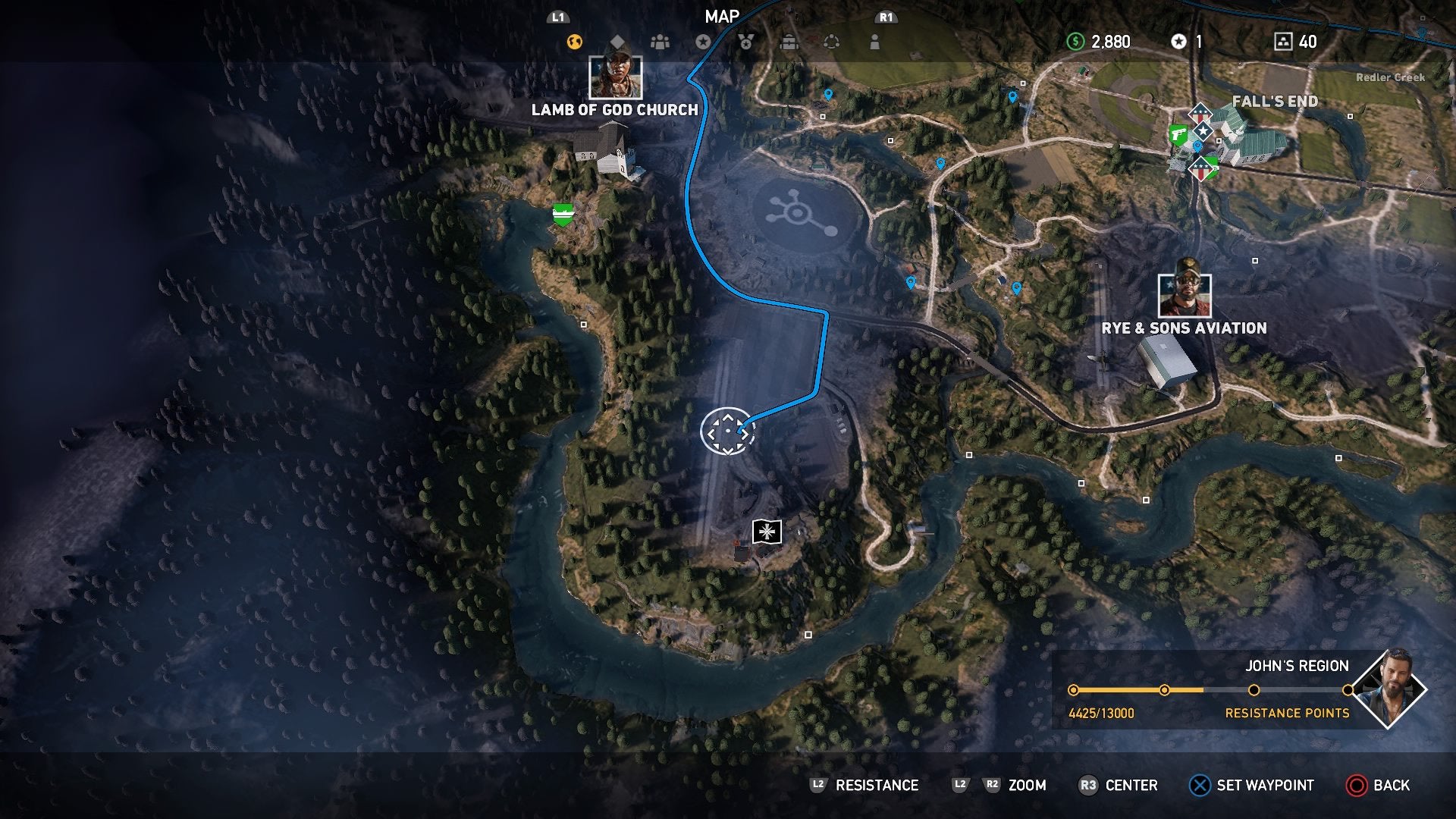The image size is (1456, 819).
Task: Click the green shield marker near Lamb of God Church
Action: coord(562,213)
